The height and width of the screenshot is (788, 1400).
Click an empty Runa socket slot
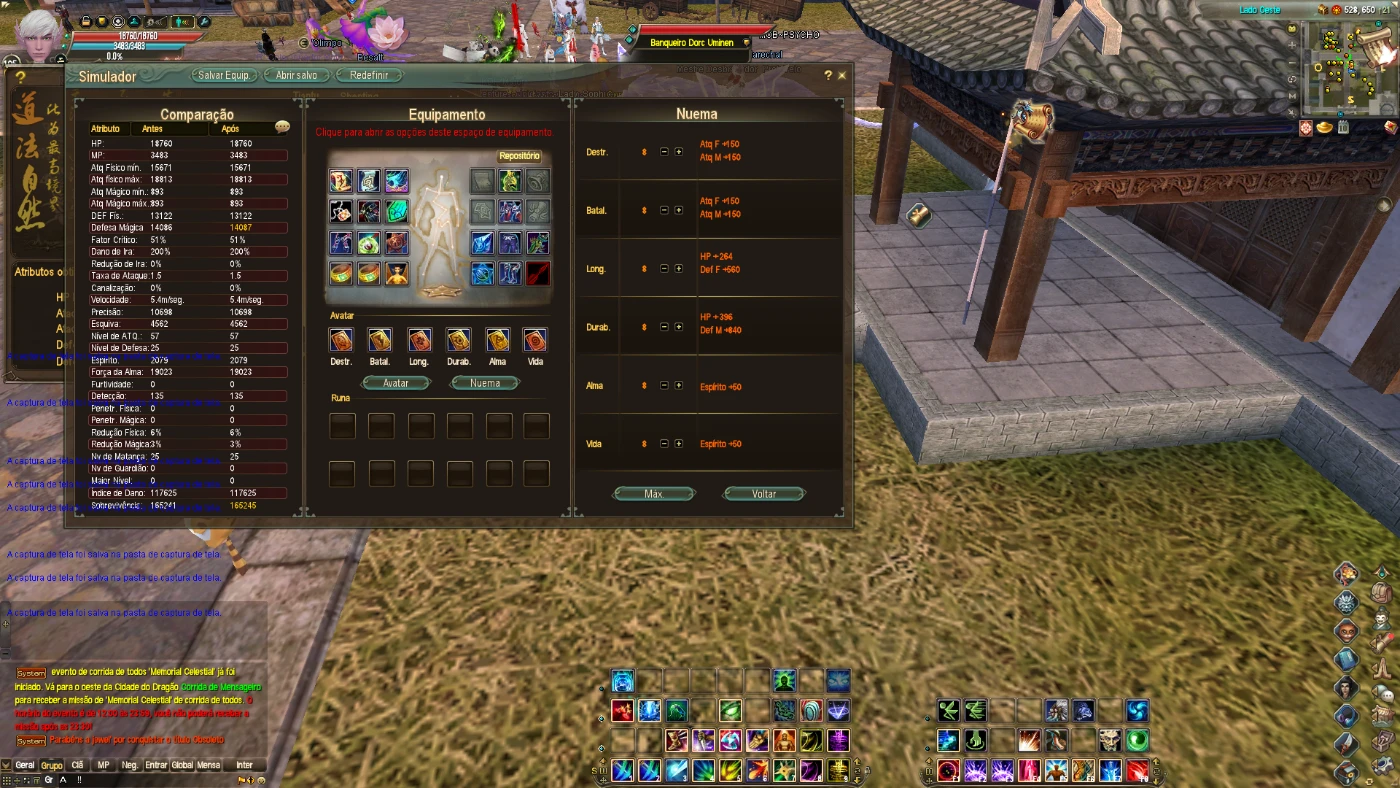(x=341, y=425)
